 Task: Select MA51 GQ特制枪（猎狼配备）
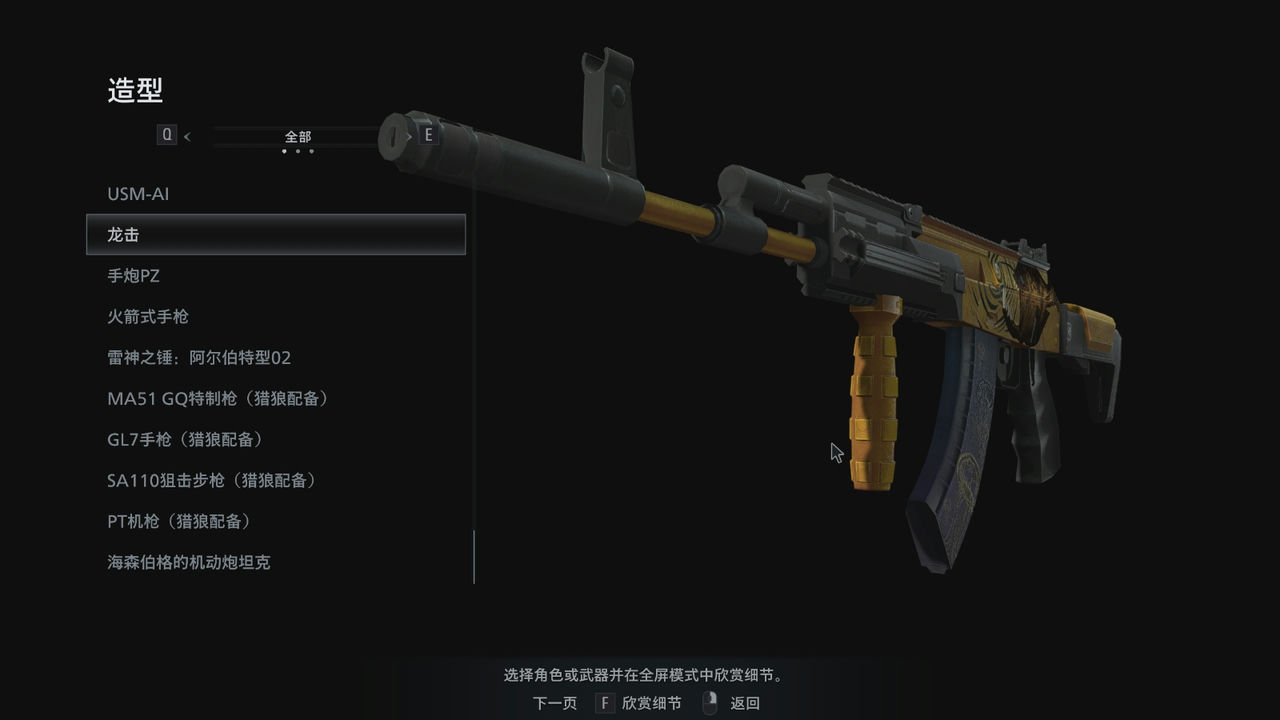(218, 399)
